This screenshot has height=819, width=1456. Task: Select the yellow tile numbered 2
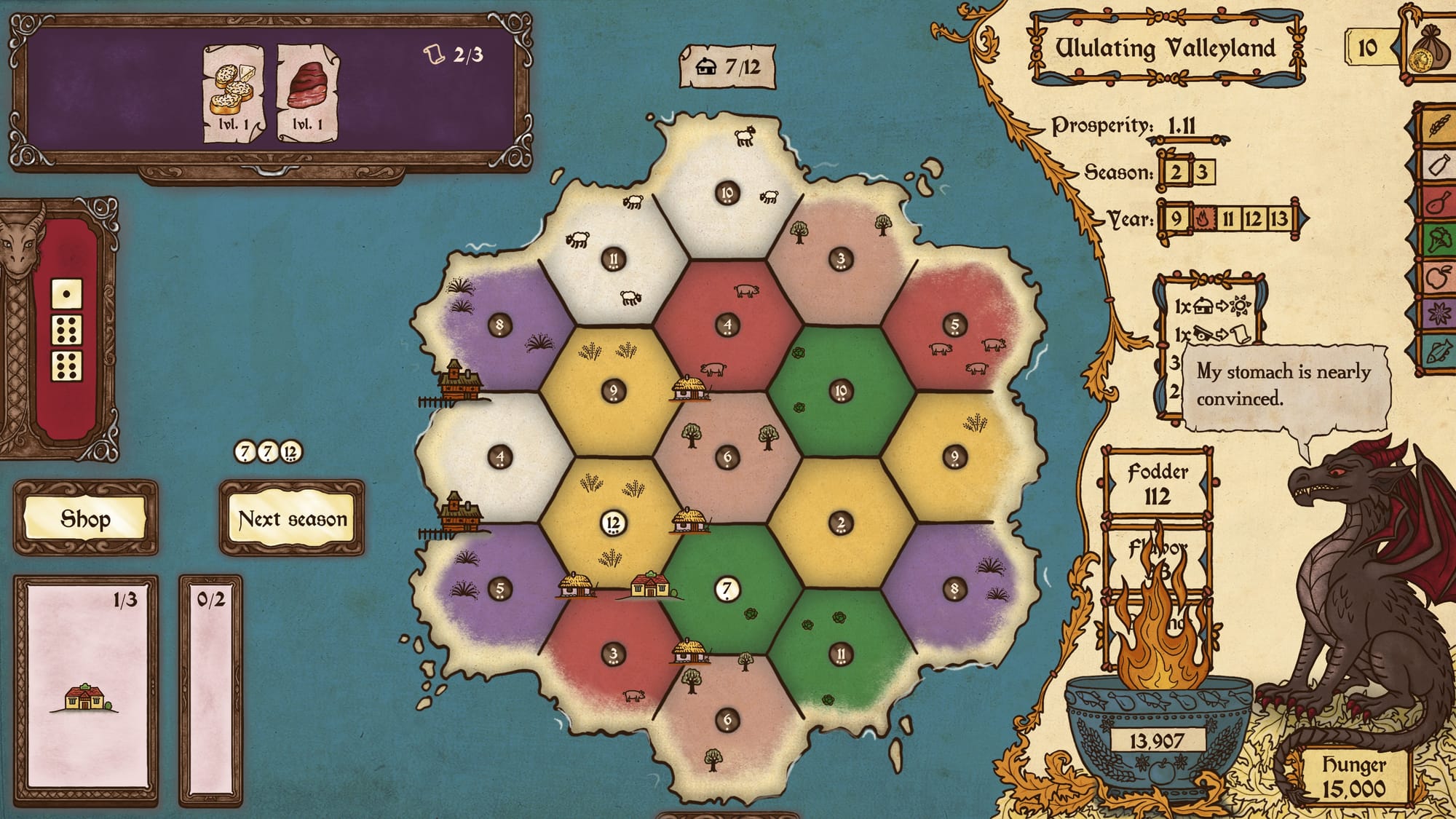[x=841, y=523]
